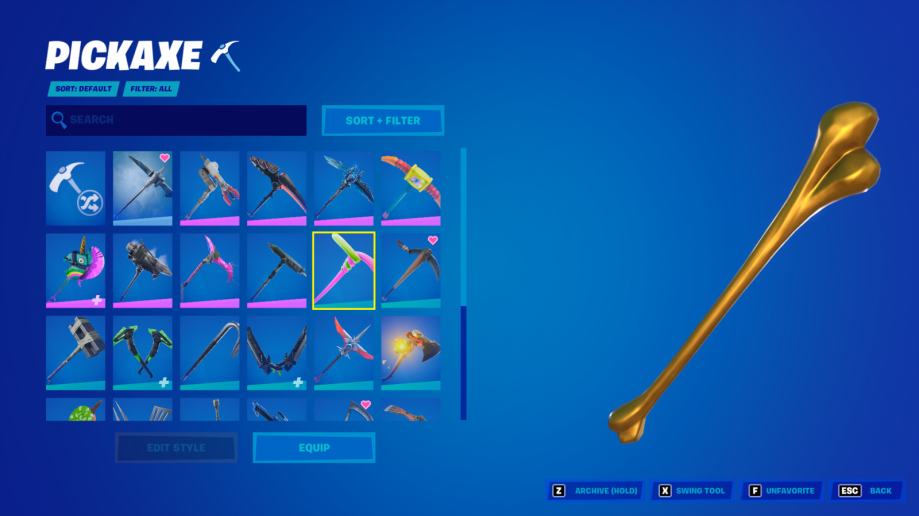Select the dark wings pickaxe tile
This screenshot has height=516, width=919.
click(x=276, y=352)
